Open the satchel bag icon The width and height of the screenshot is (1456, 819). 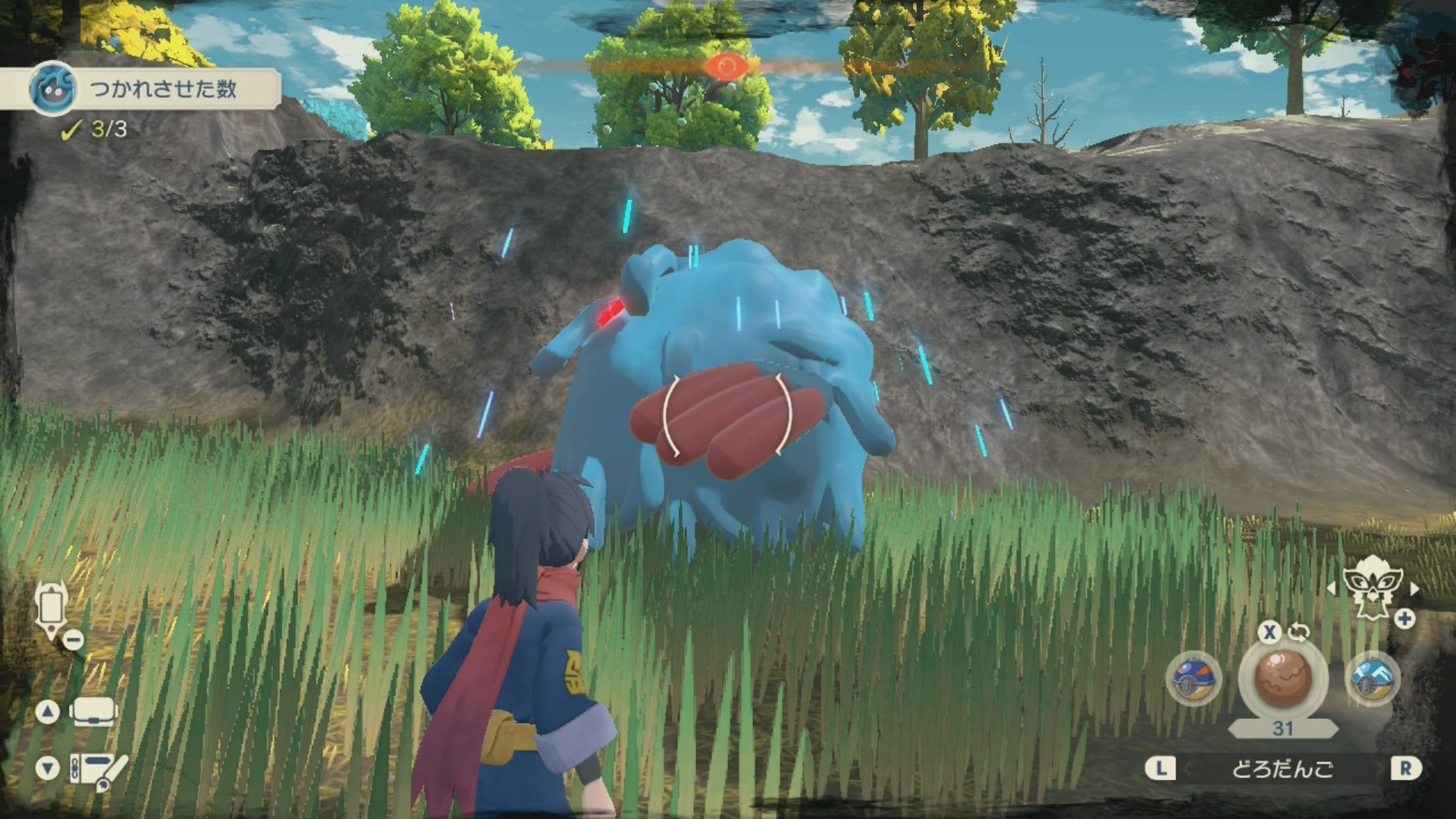click(x=93, y=712)
